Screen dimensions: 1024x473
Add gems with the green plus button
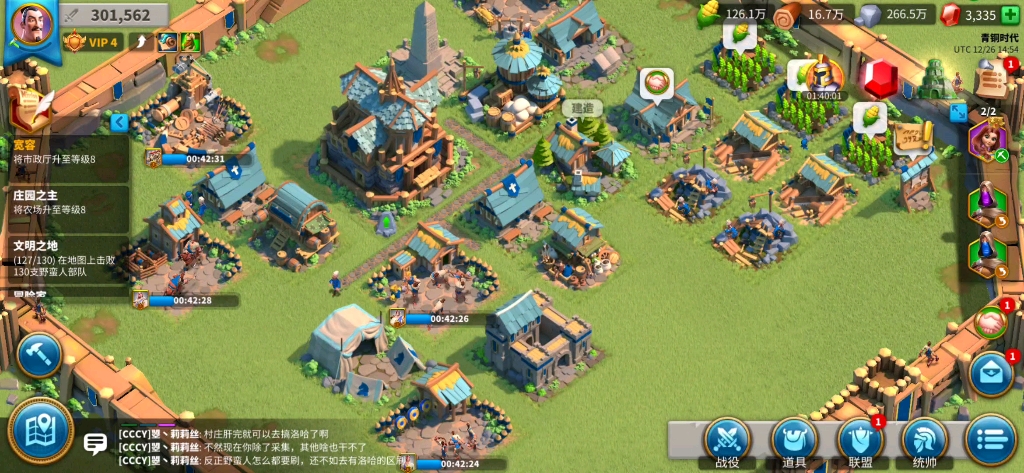[1010, 14]
